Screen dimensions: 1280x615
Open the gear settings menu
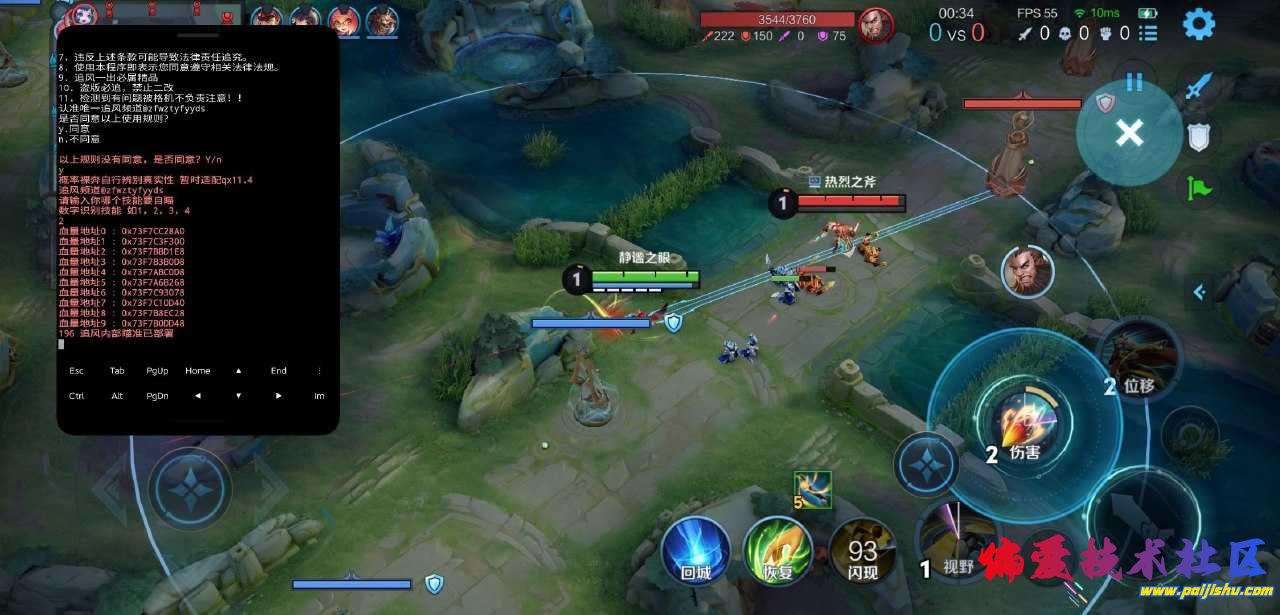[1198, 24]
